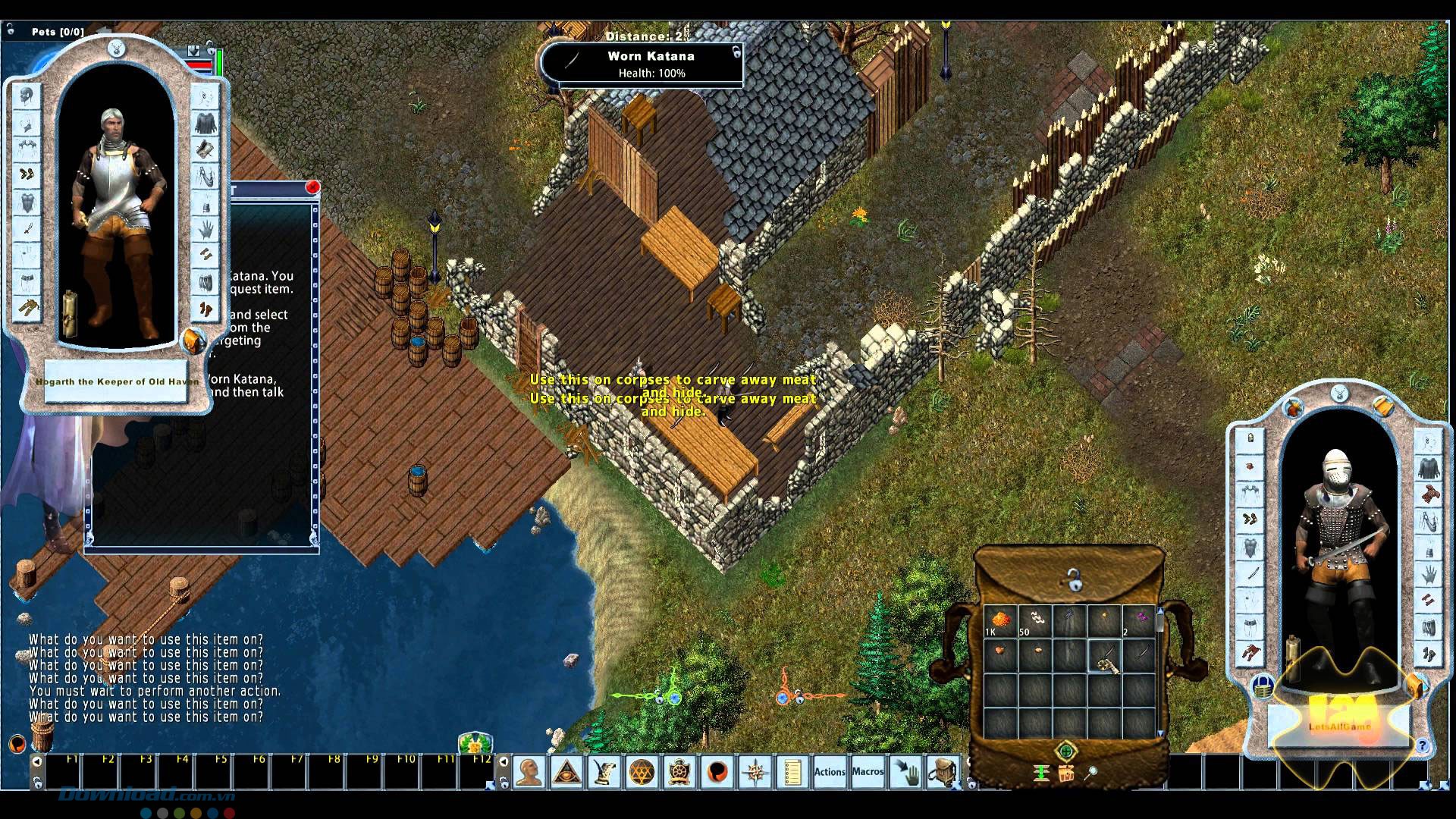Image resolution: width=1456 pixels, height=819 pixels.
Task: Click the hand with arrow toolbar icon
Action: pos(905,773)
